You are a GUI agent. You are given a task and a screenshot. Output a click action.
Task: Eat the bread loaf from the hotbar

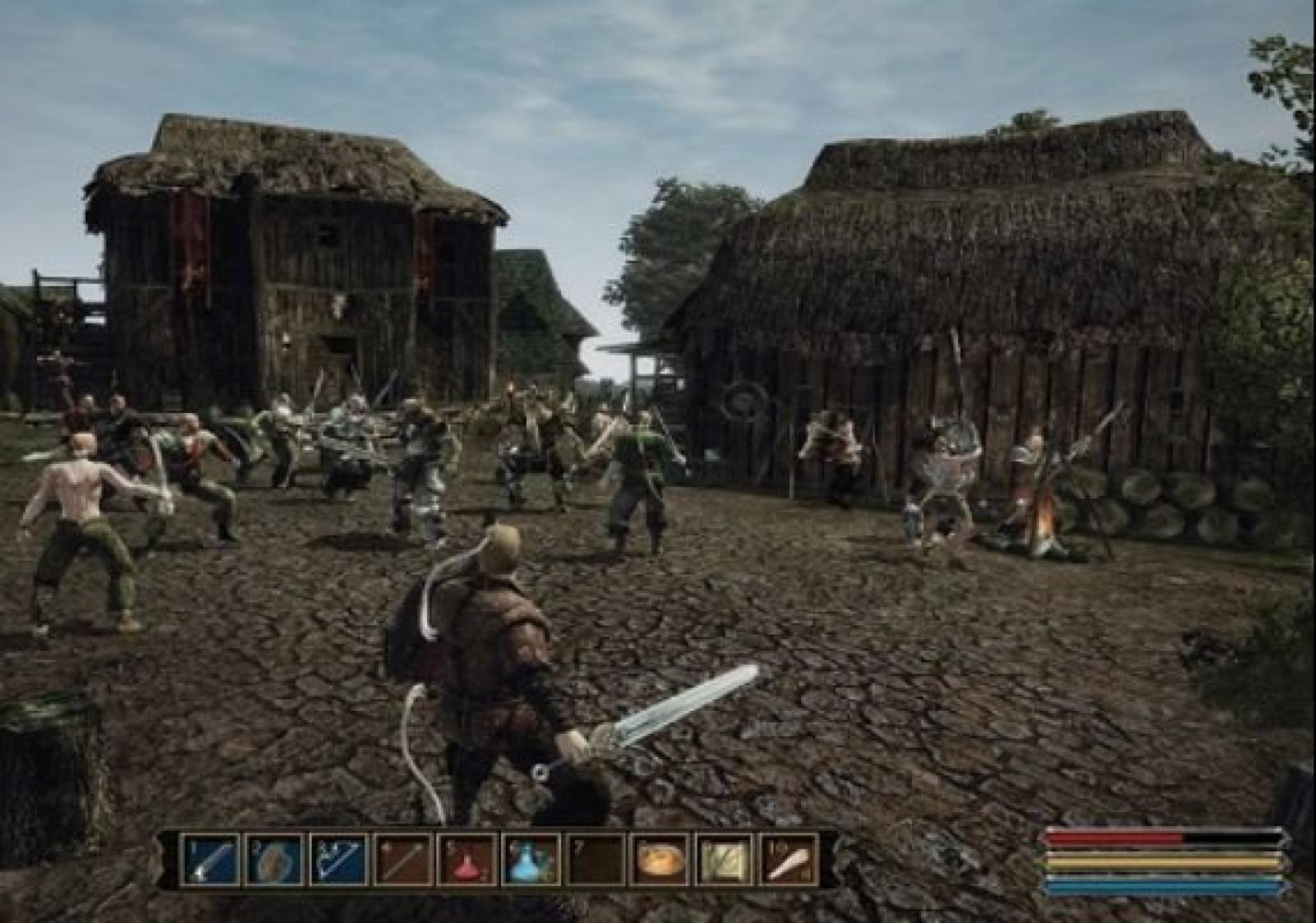[660, 860]
